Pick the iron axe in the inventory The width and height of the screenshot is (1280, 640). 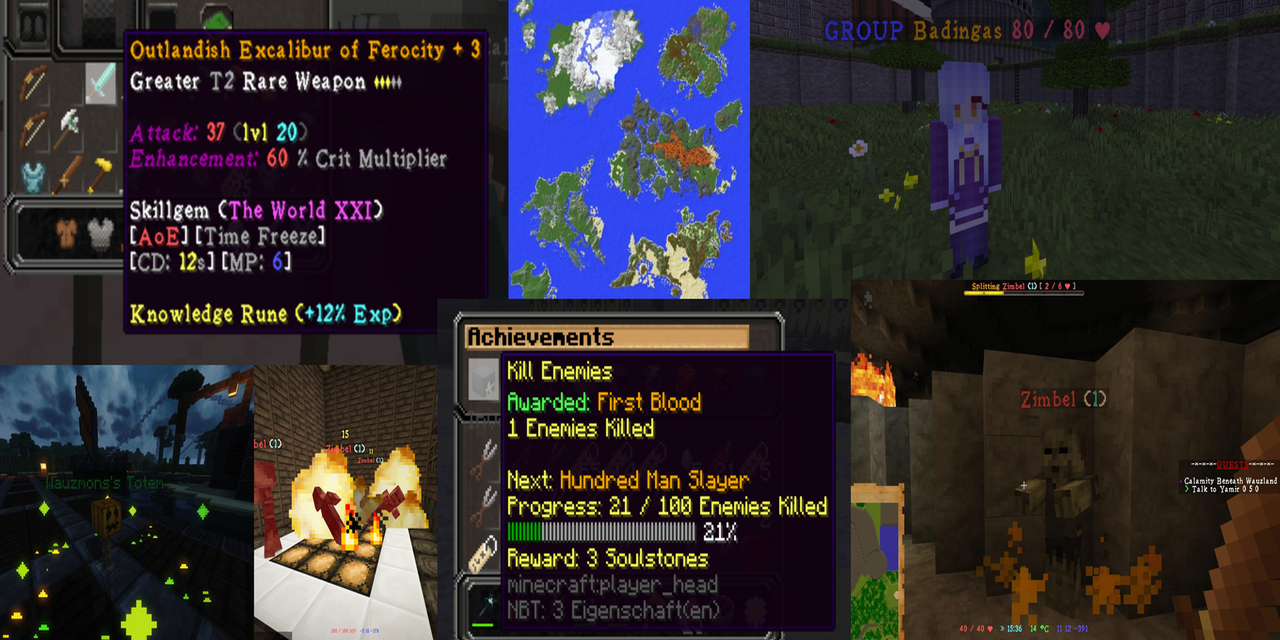point(67,128)
